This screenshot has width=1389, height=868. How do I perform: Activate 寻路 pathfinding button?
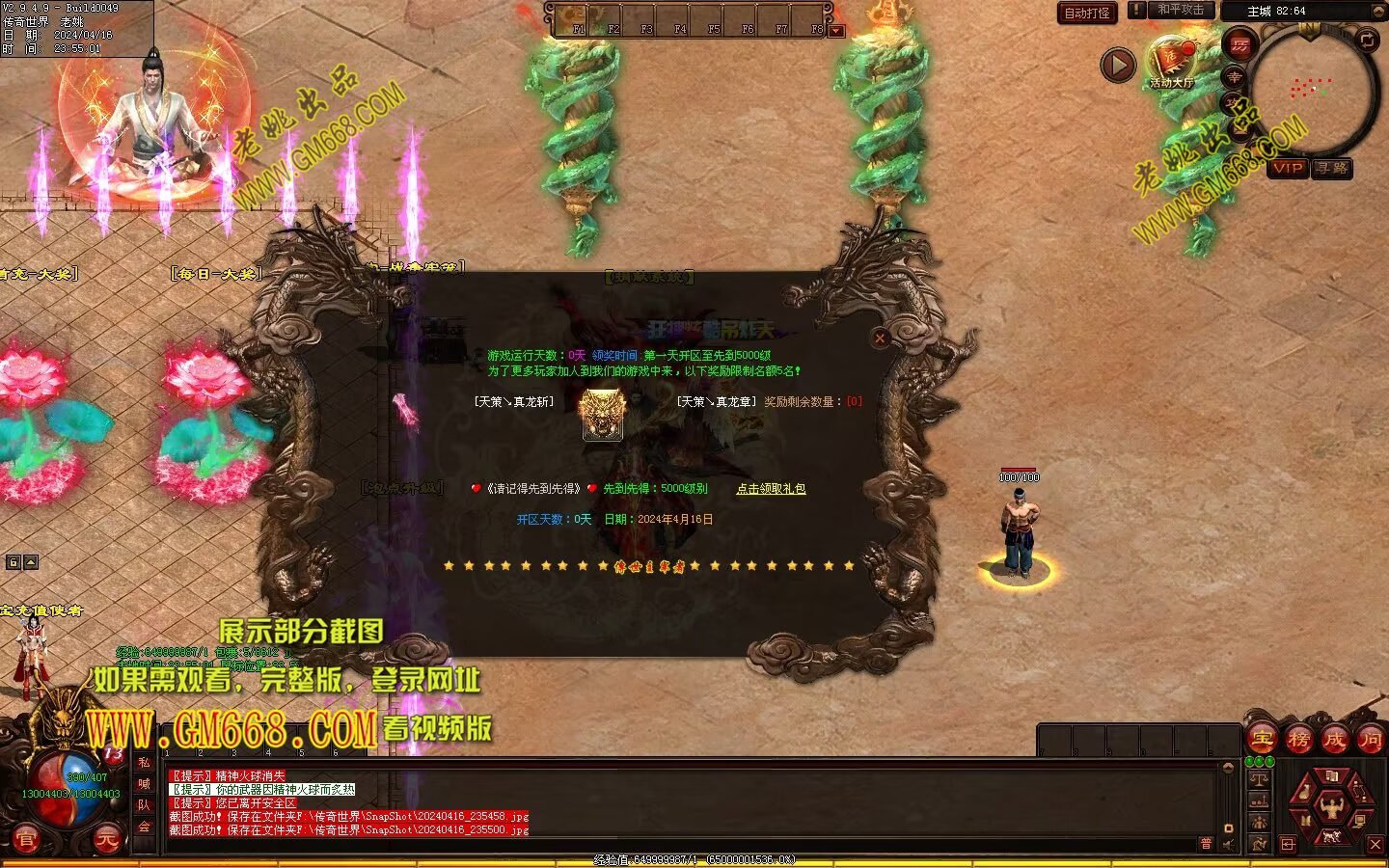click(x=1332, y=168)
